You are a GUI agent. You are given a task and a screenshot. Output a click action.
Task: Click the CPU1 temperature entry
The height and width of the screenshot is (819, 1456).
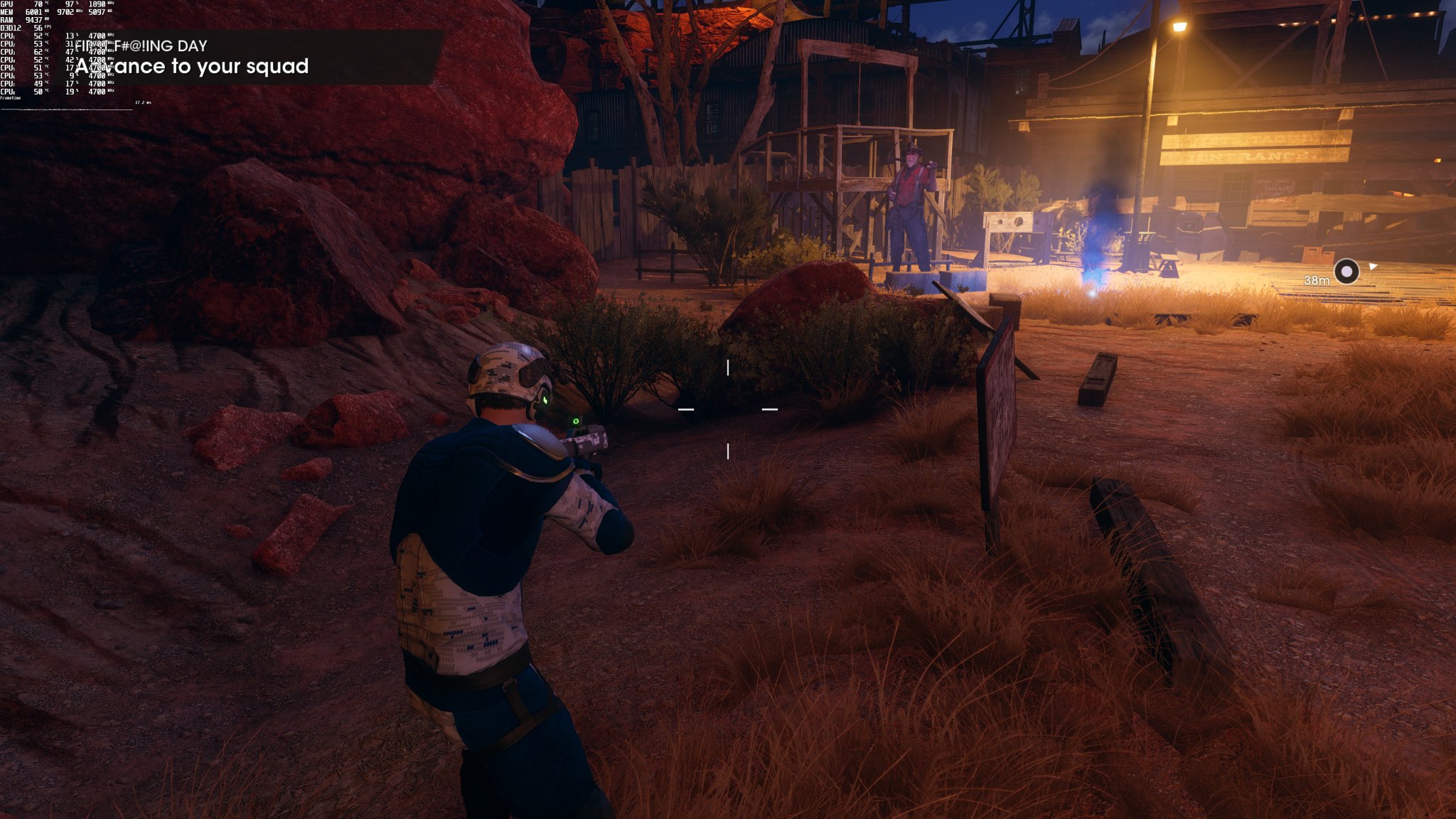(38, 36)
